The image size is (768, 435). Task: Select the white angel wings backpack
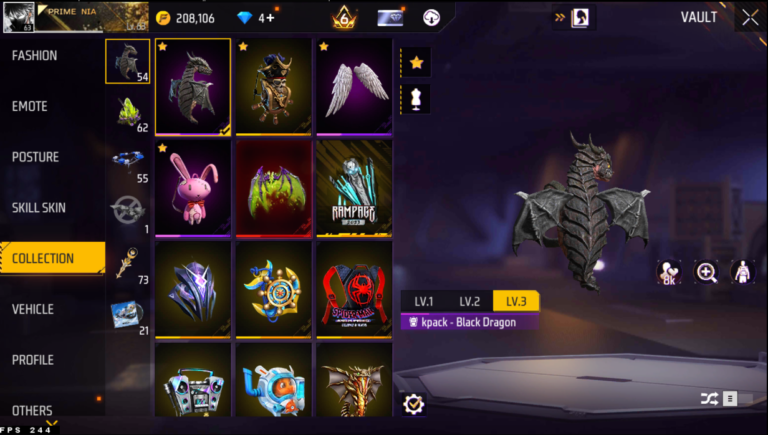(354, 88)
